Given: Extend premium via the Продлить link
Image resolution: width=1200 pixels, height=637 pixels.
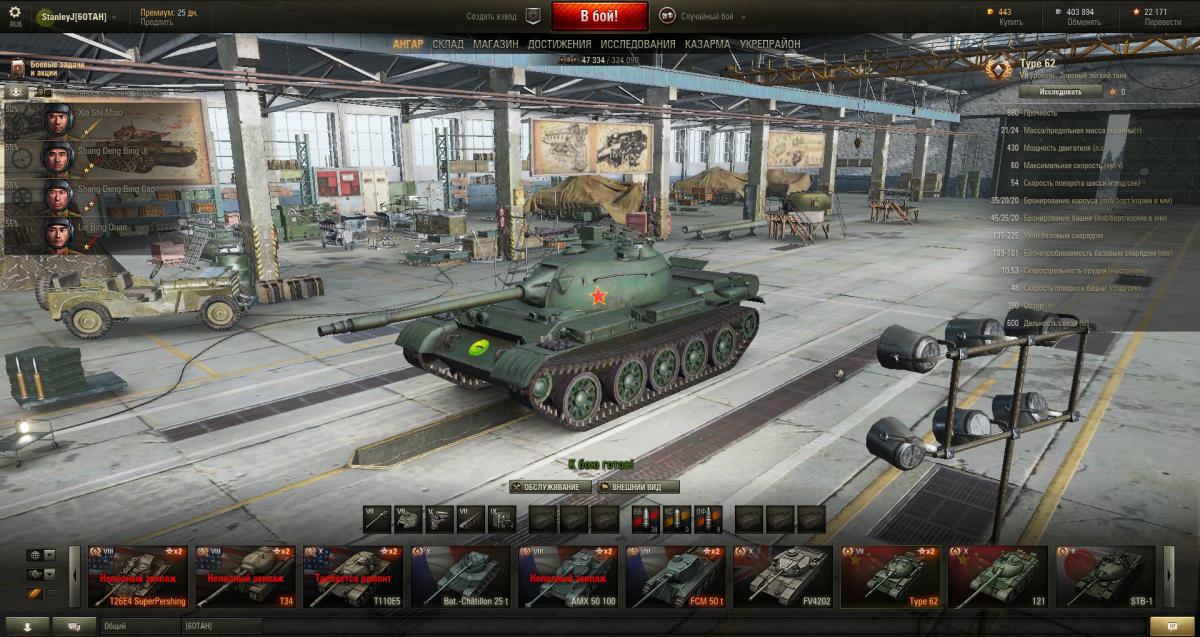Looking at the screenshot, I should (x=156, y=22).
